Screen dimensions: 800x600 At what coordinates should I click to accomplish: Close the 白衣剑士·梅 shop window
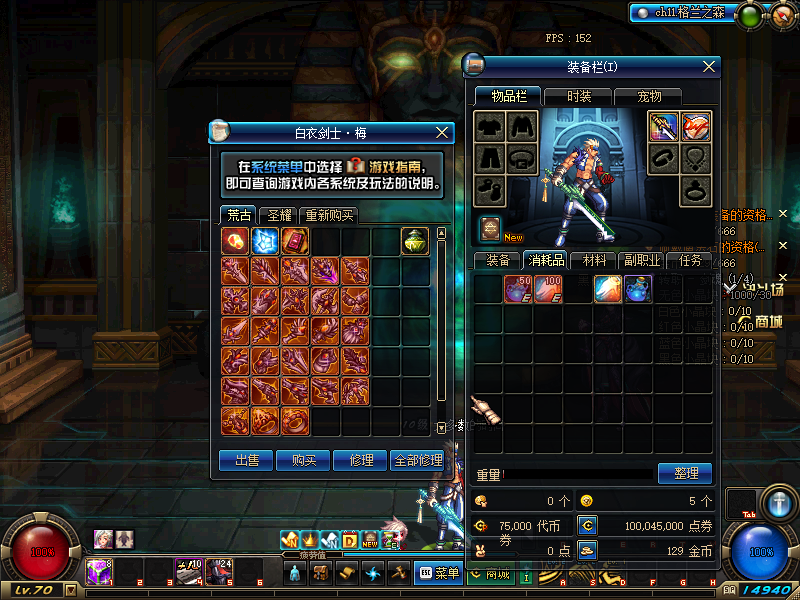[x=443, y=132]
